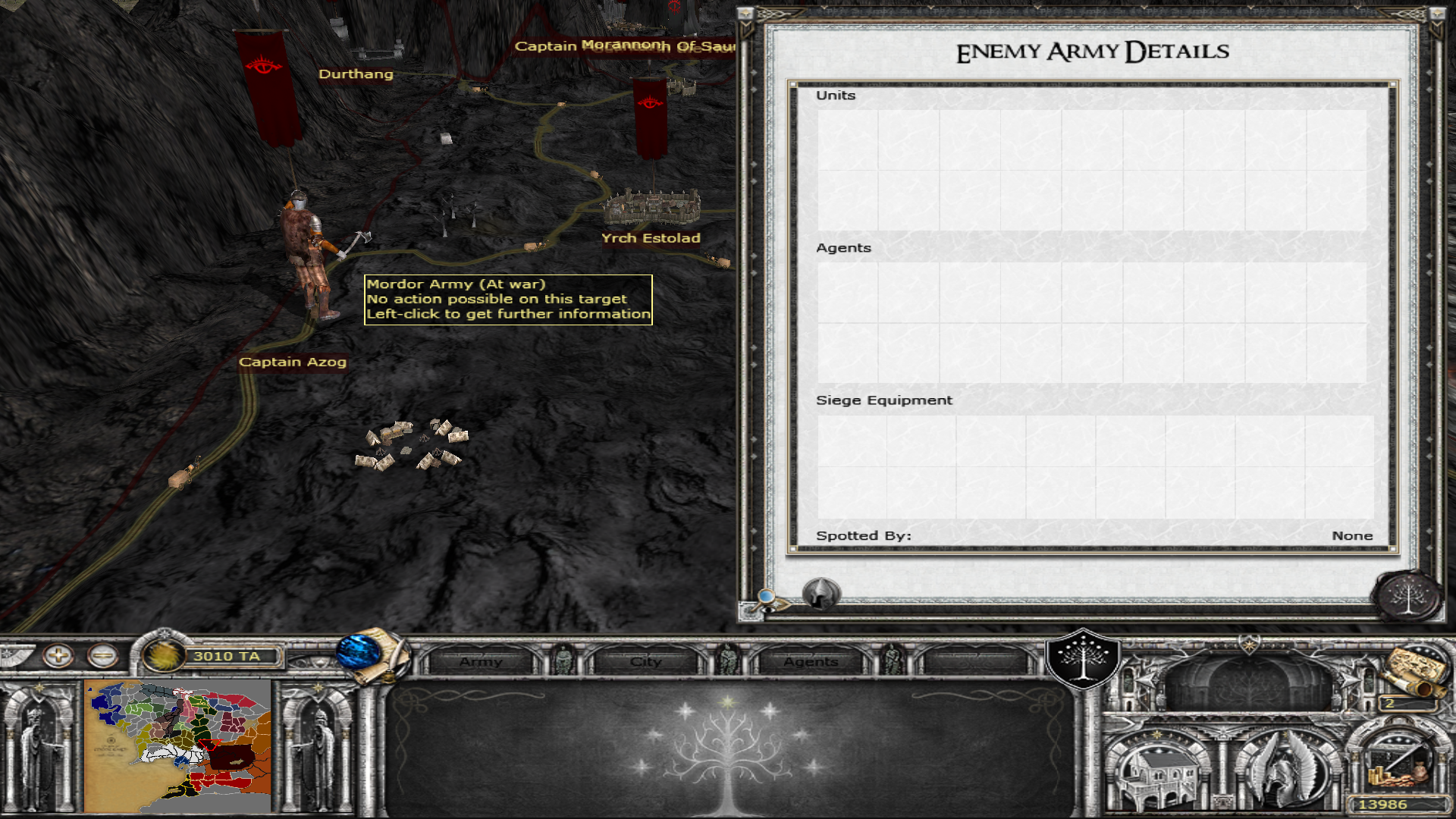Zoom in the minimap with plus button

(58, 655)
